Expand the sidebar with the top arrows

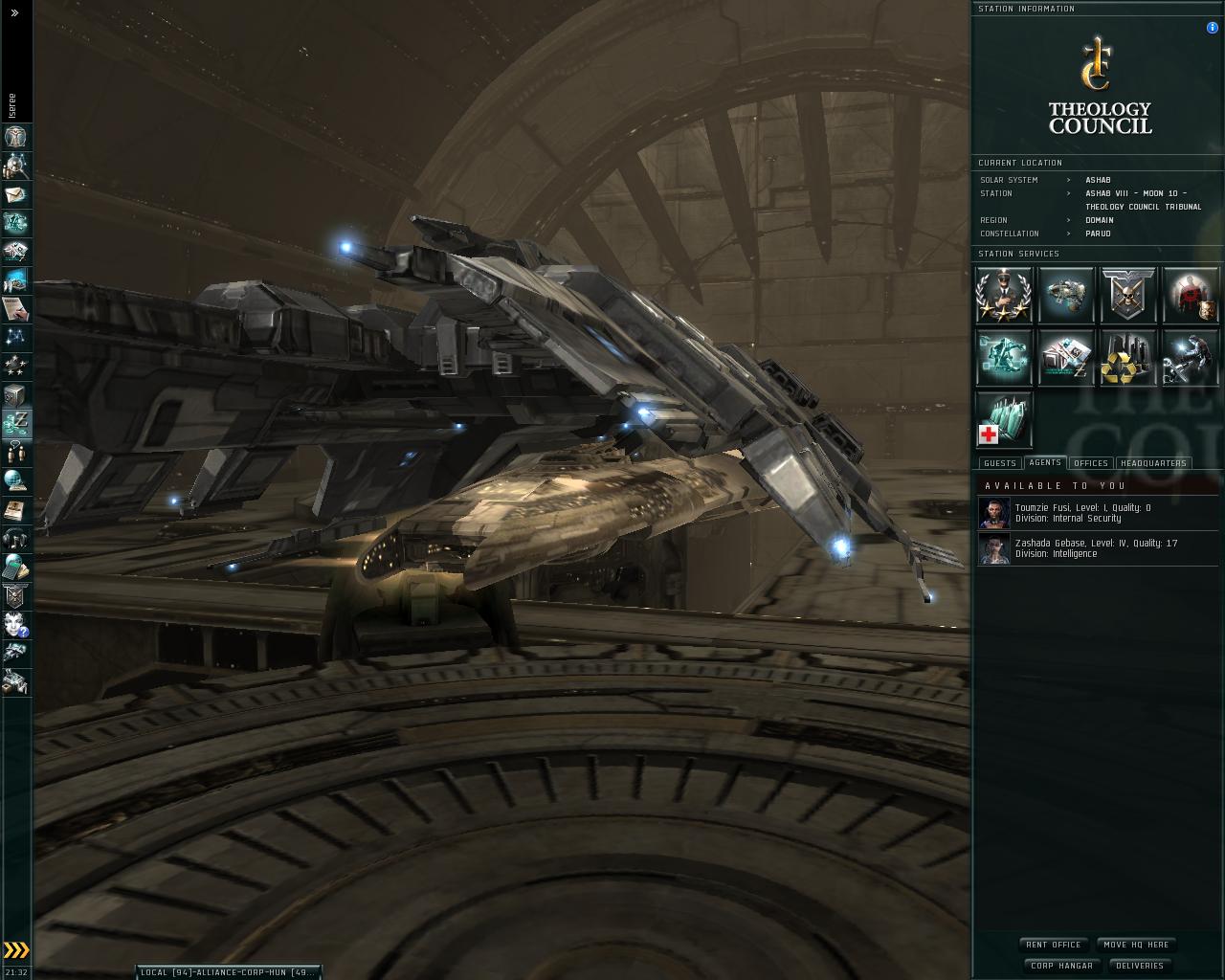[x=14, y=13]
